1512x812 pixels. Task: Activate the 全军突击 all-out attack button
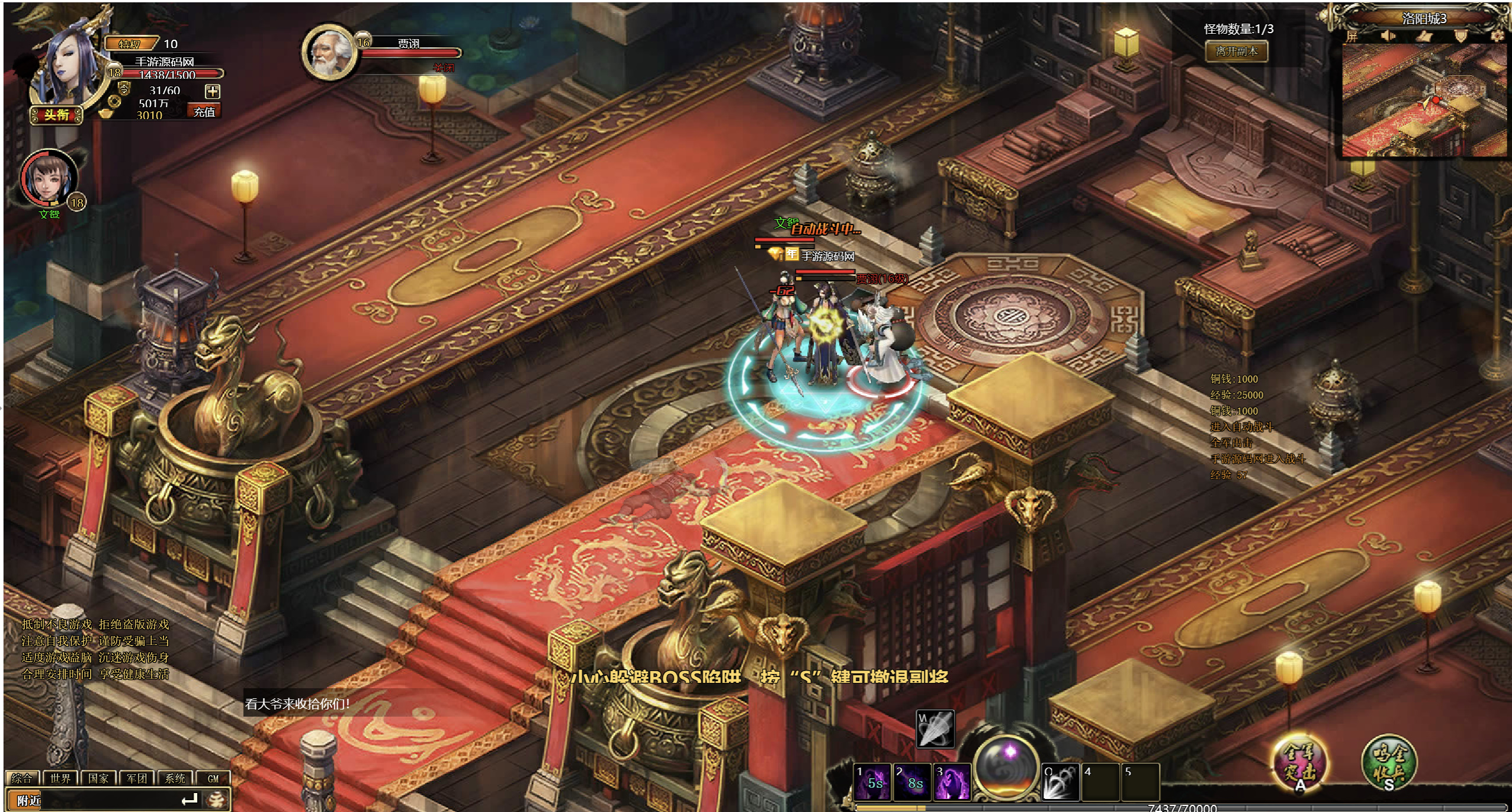click(1299, 761)
